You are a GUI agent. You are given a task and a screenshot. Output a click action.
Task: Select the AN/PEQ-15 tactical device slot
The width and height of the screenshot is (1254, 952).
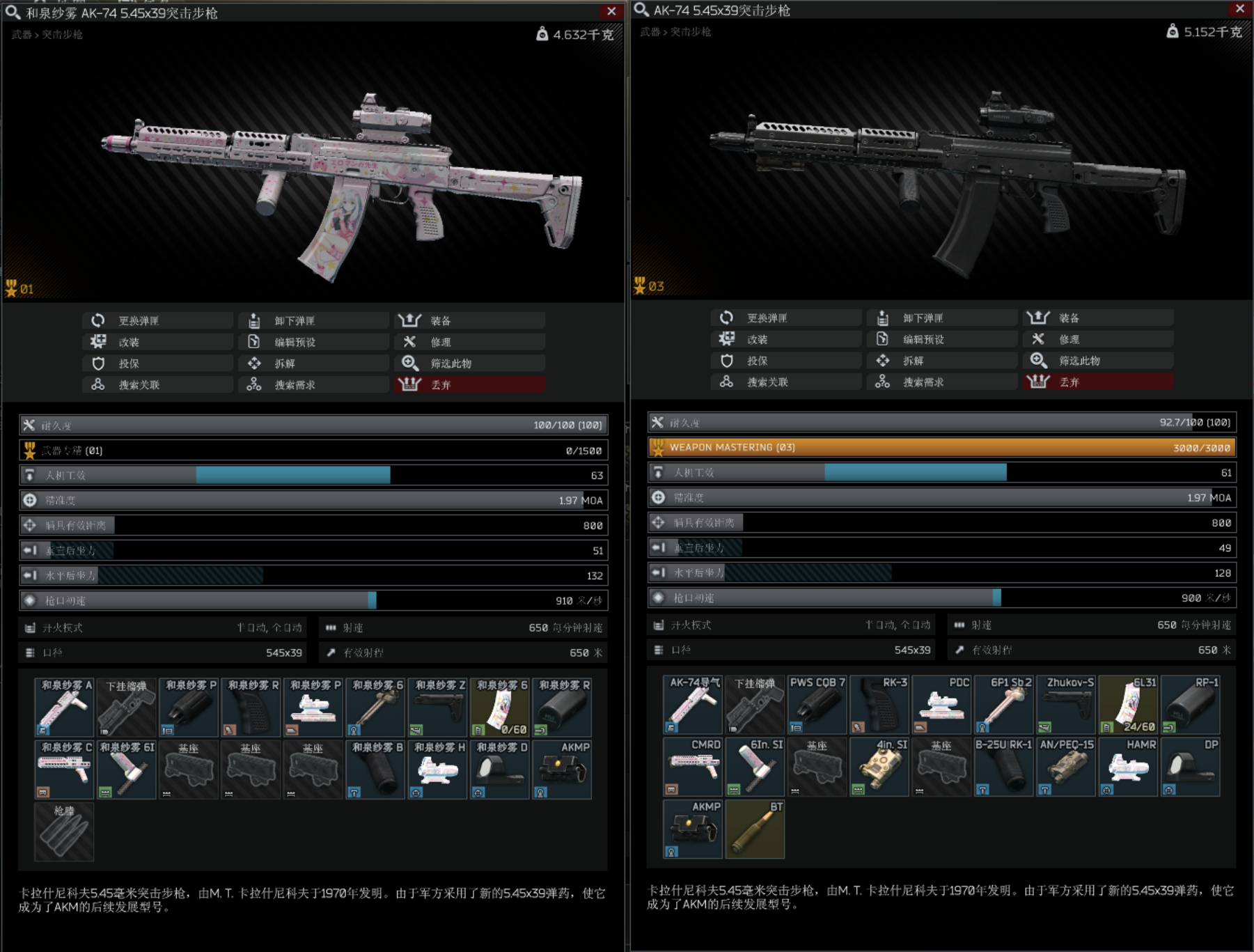(x=1066, y=767)
